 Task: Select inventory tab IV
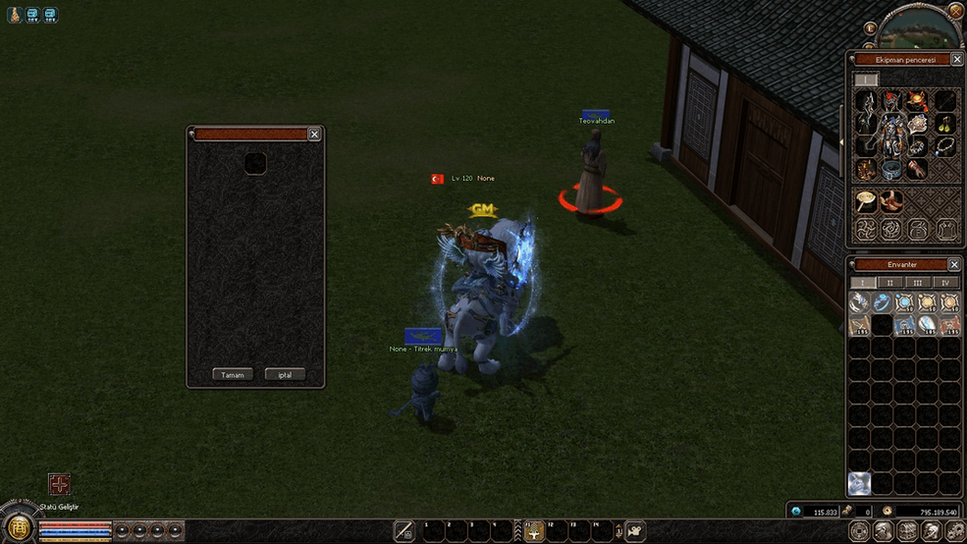click(945, 283)
